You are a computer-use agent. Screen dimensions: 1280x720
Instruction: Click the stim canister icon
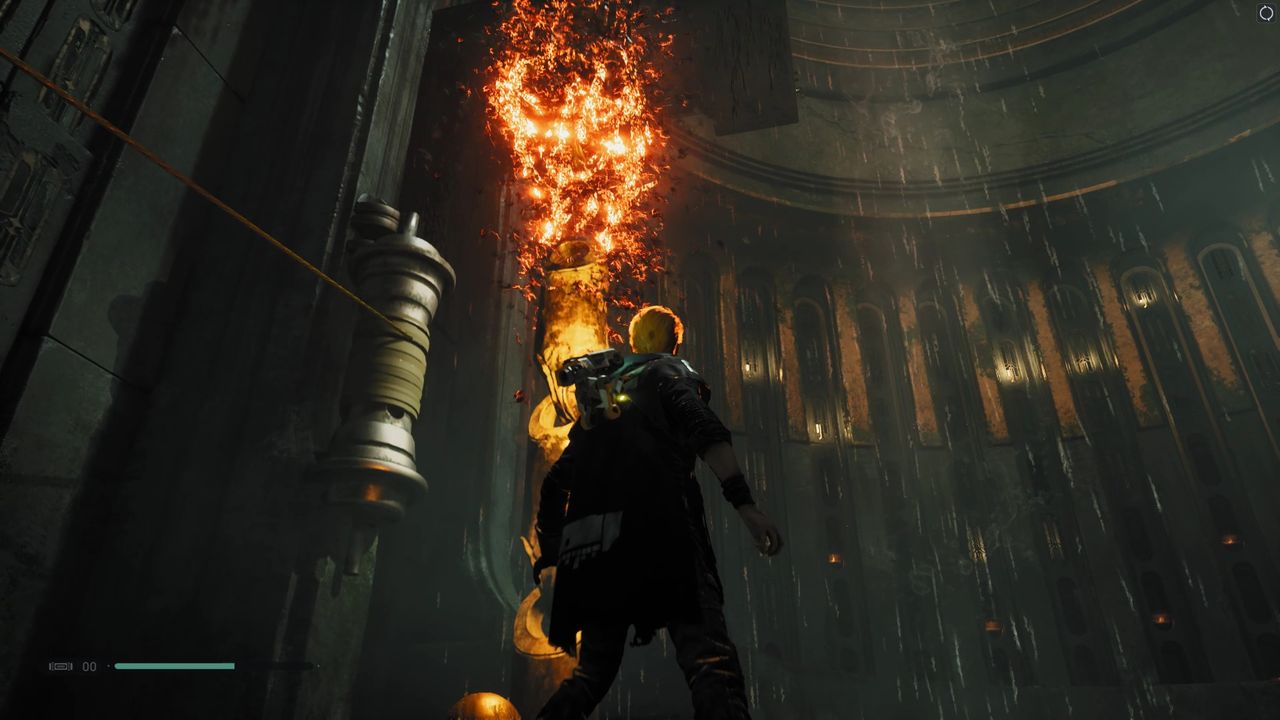point(61,666)
